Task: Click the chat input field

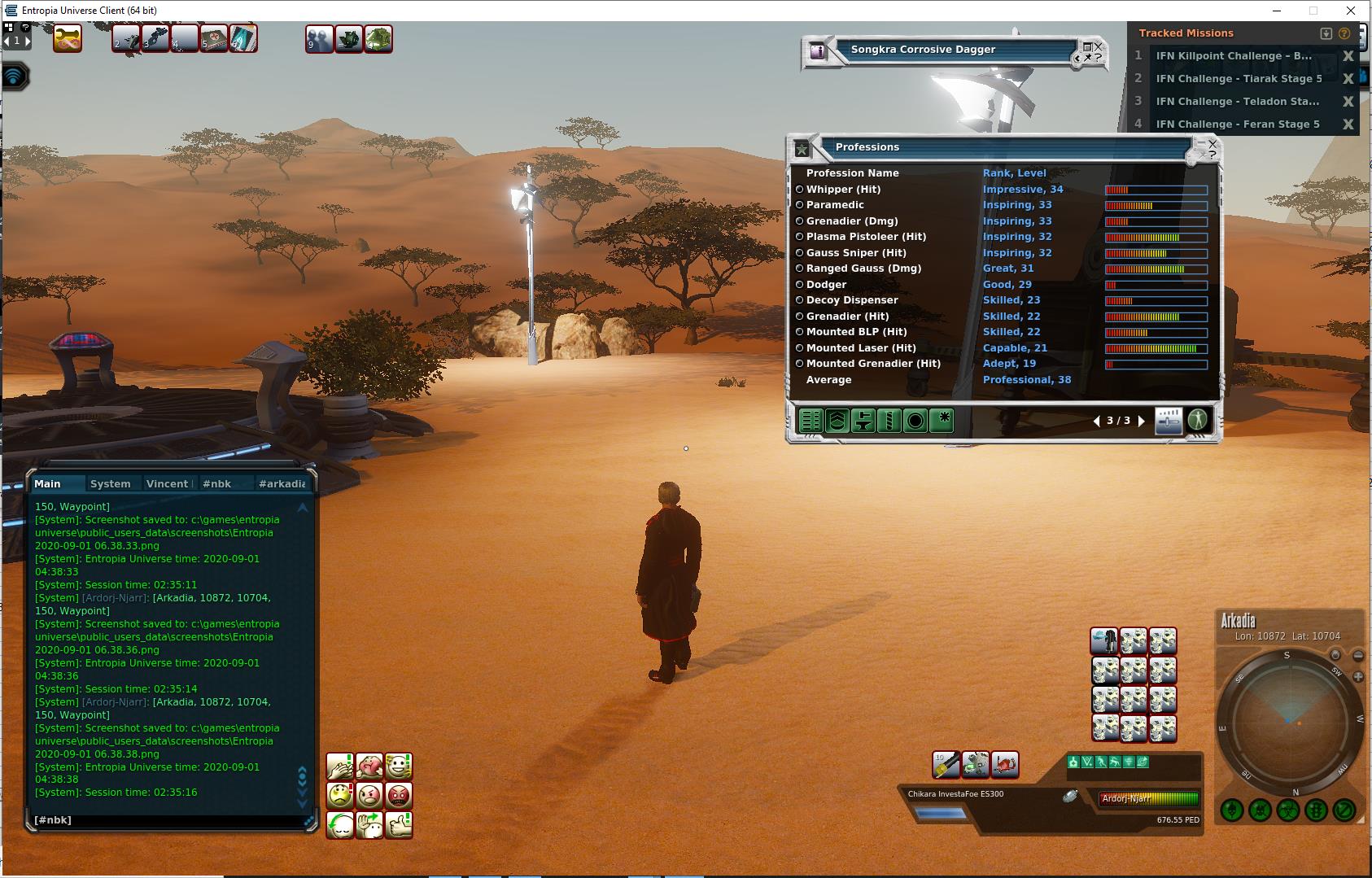Action: click(167, 820)
